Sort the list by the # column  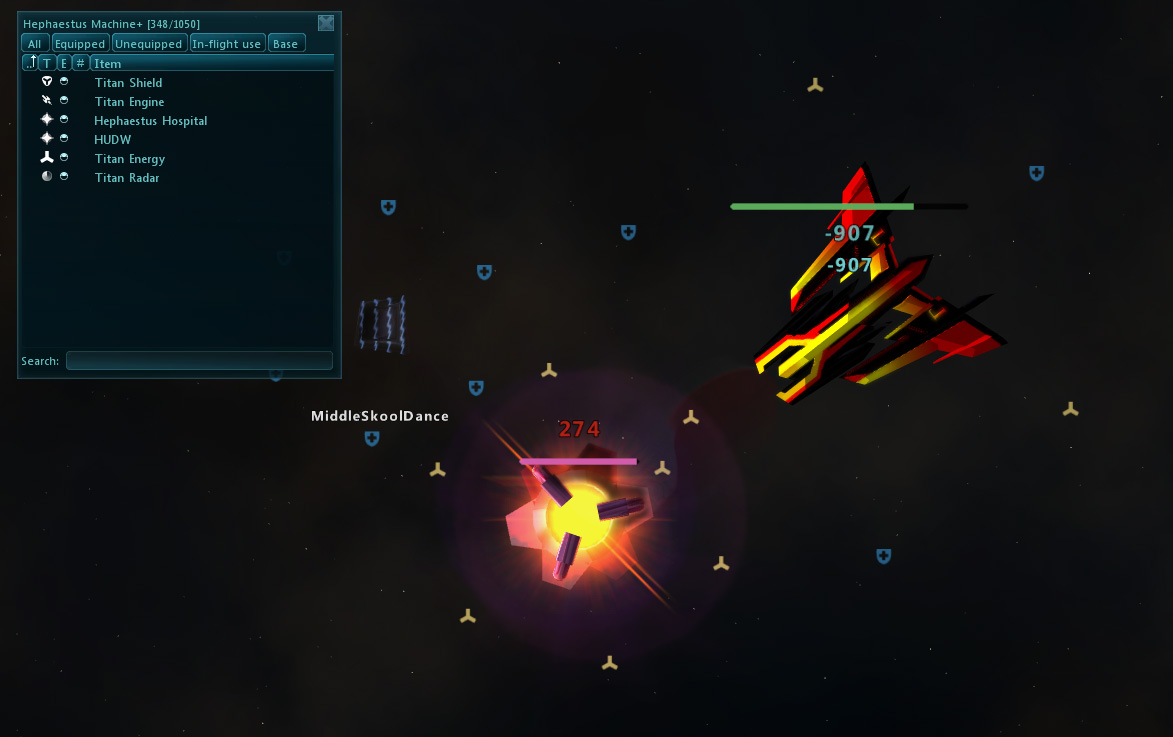click(x=80, y=63)
